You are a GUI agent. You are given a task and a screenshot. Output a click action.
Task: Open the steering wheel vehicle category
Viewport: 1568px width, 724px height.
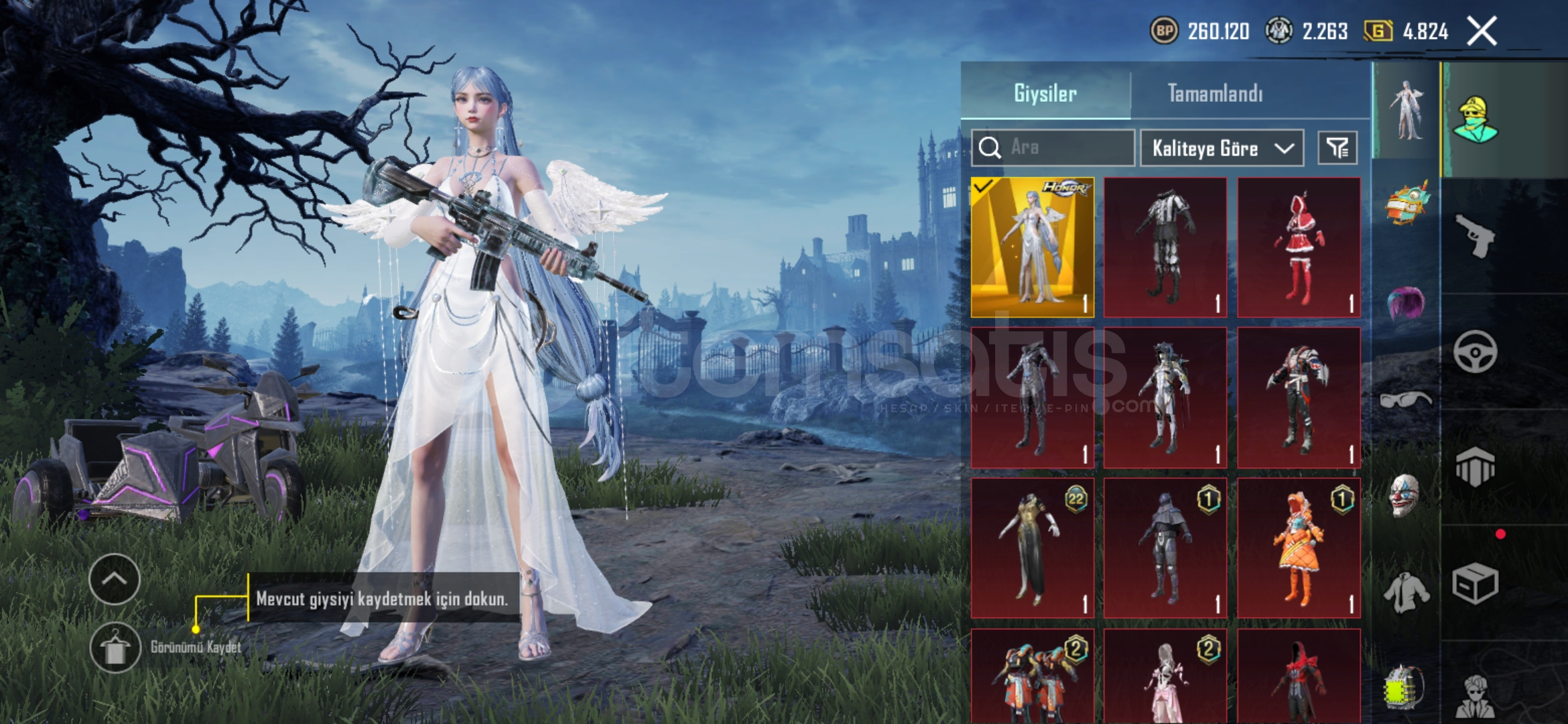[1475, 351]
